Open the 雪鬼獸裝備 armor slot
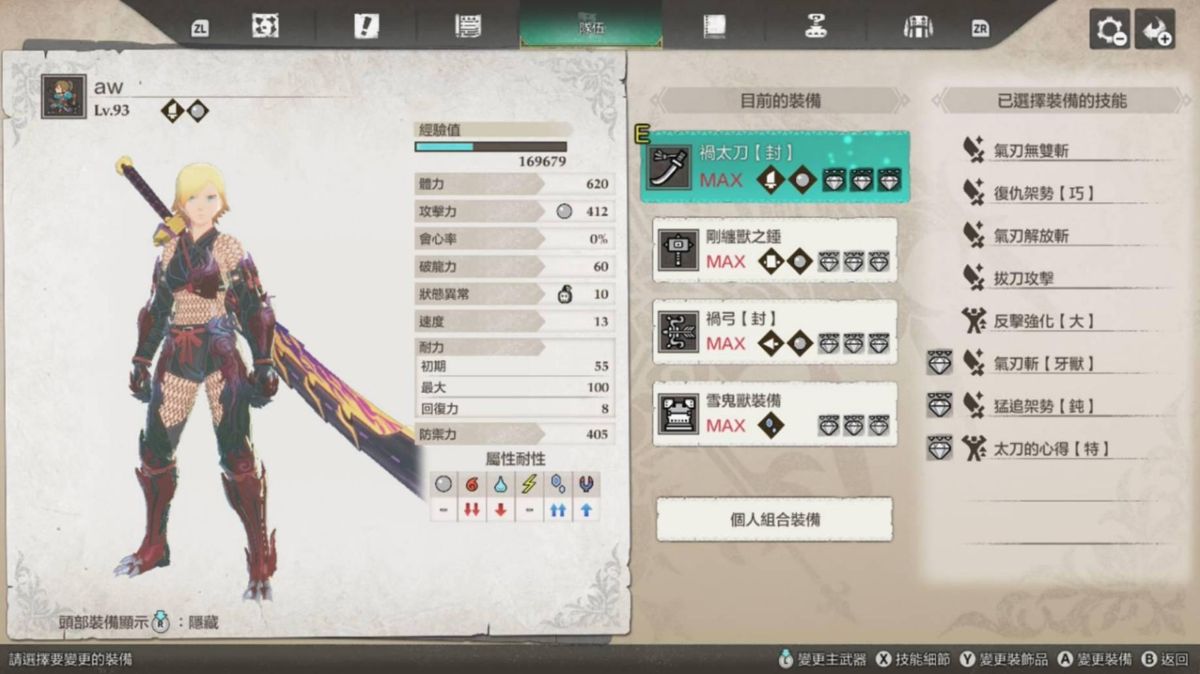This screenshot has height=674, width=1200. pyautogui.click(x=775, y=414)
